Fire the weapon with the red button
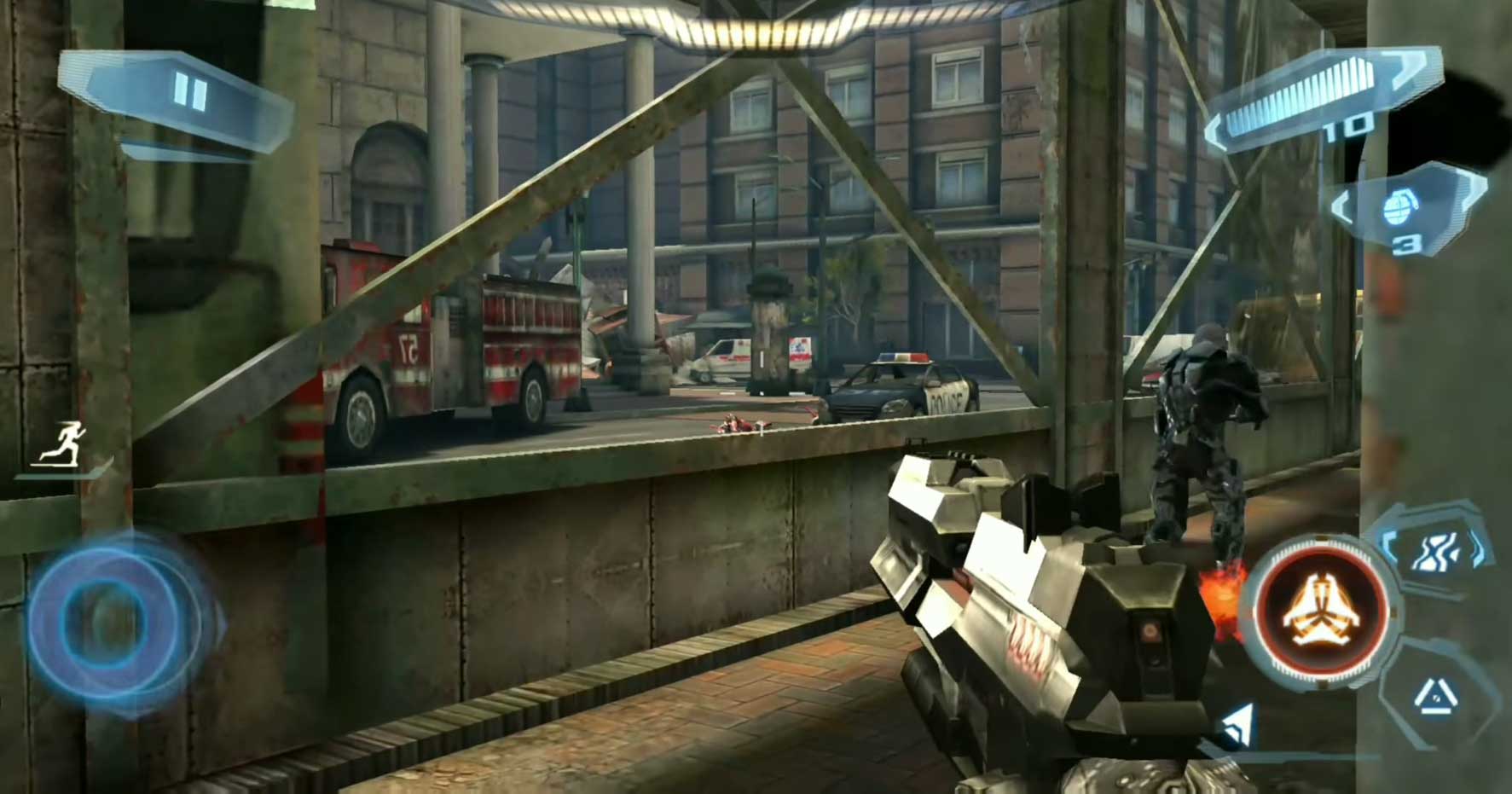Image resolution: width=1512 pixels, height=794 pixels. tap(1319, 615)
